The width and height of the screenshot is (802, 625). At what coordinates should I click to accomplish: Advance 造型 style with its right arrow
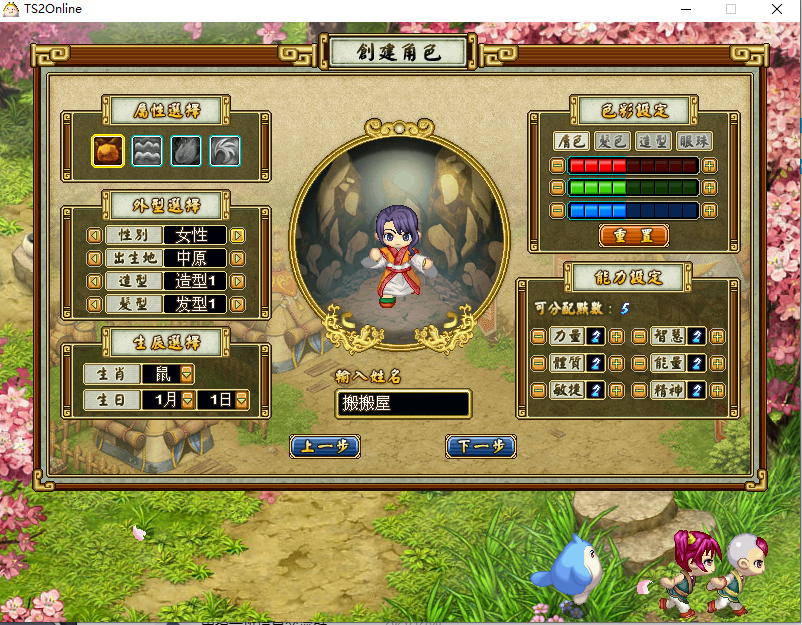238,282
